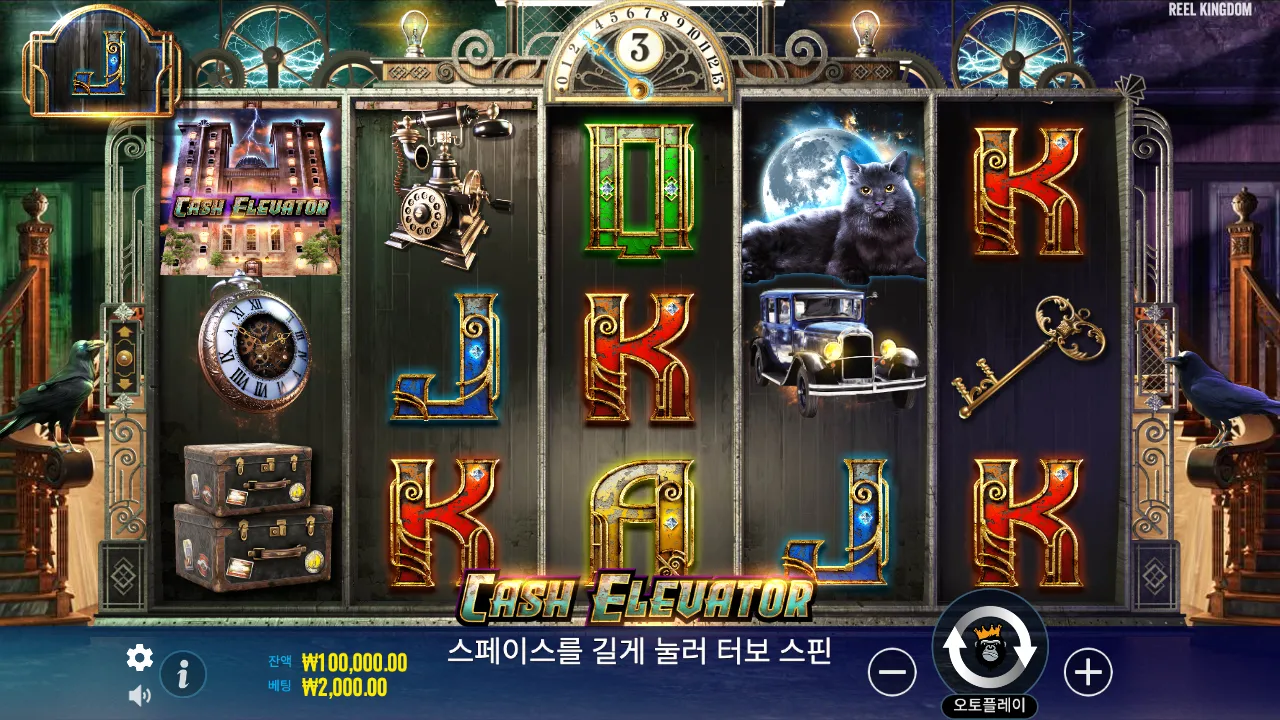
Task: Open the game settings gear
Action: pyautogui.click(x=140, y=659)
